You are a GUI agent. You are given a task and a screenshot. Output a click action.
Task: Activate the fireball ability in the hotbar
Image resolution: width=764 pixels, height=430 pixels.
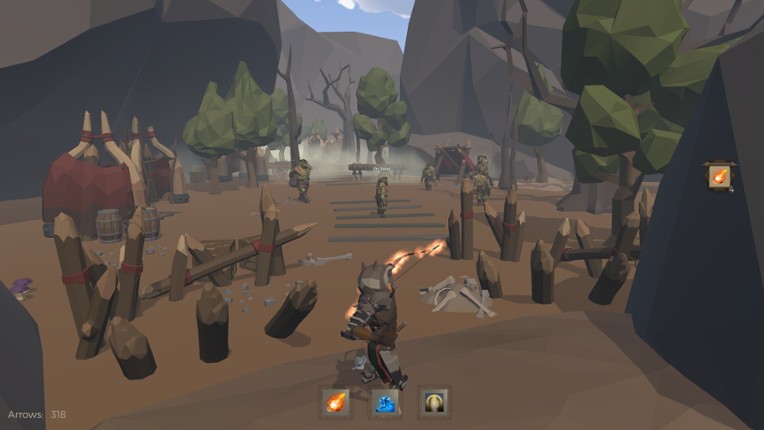[335, 402]
